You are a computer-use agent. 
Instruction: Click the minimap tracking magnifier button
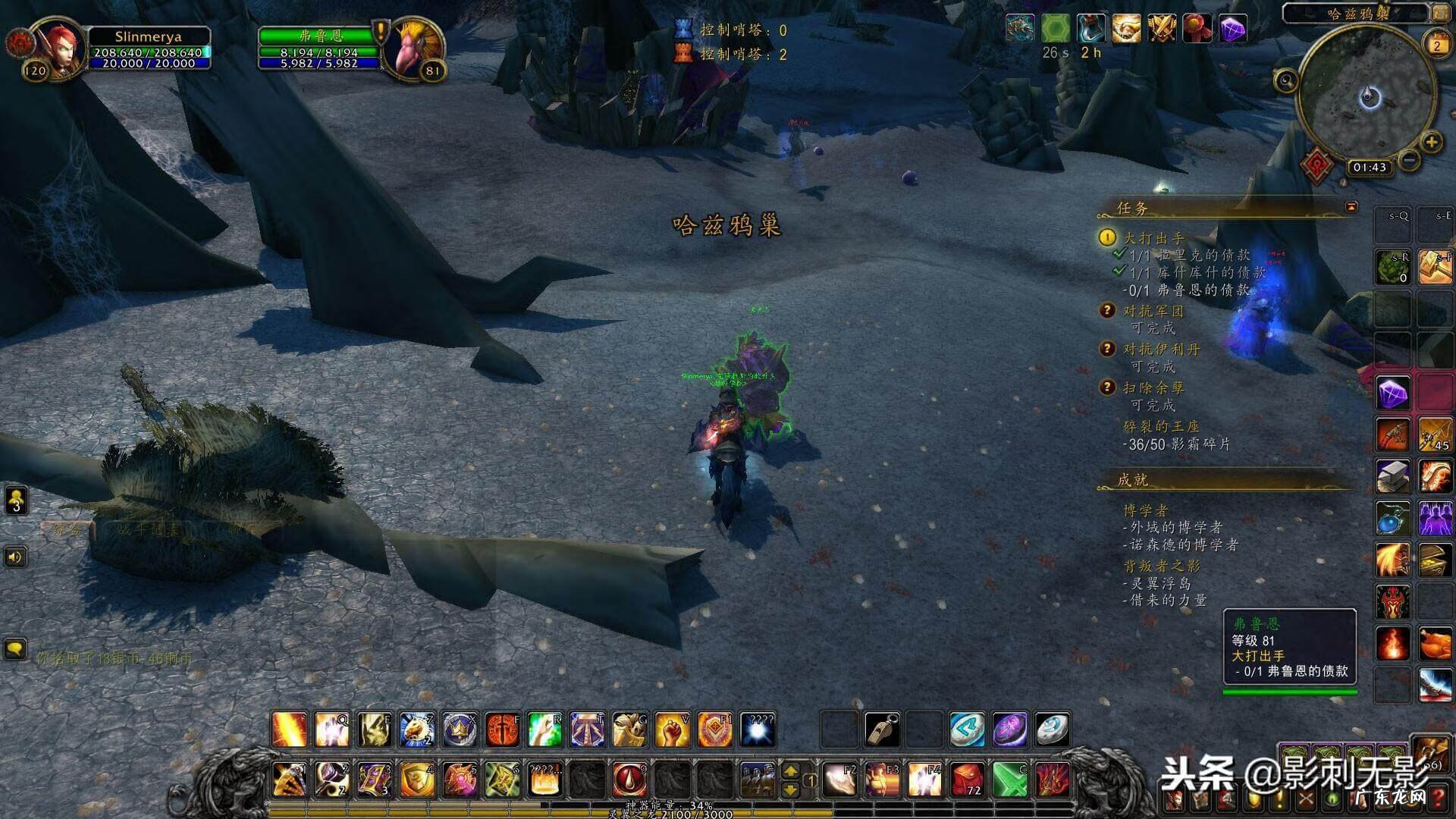click(x=1286, y=80)
